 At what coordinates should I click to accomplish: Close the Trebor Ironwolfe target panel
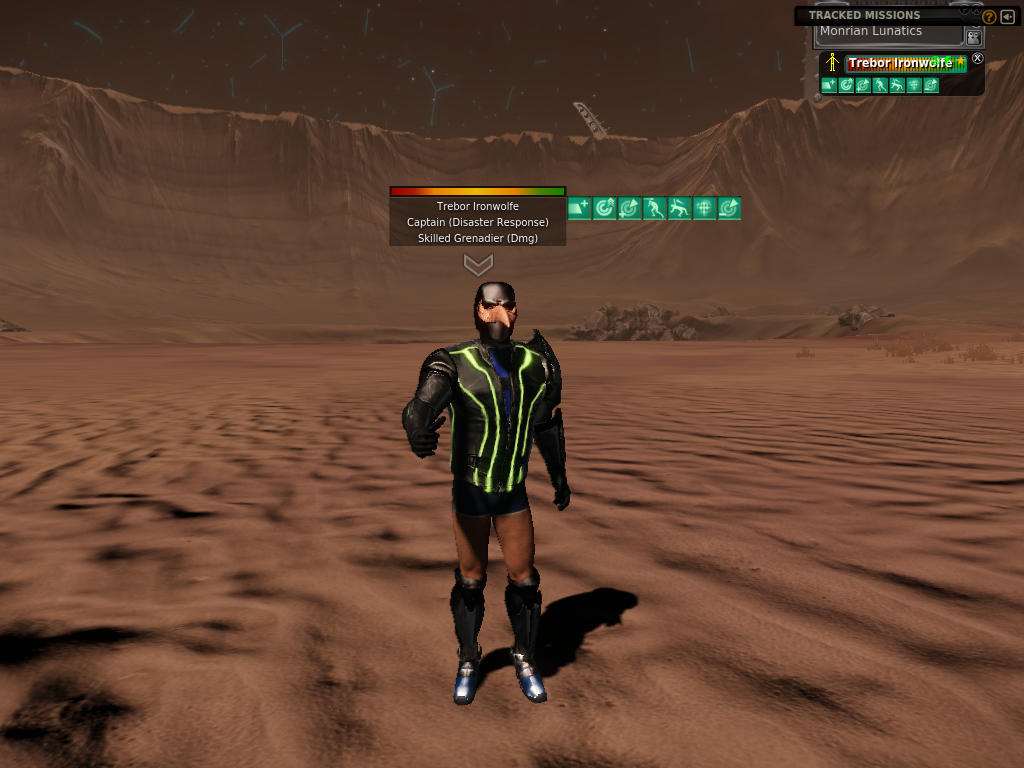pos(978,59)
